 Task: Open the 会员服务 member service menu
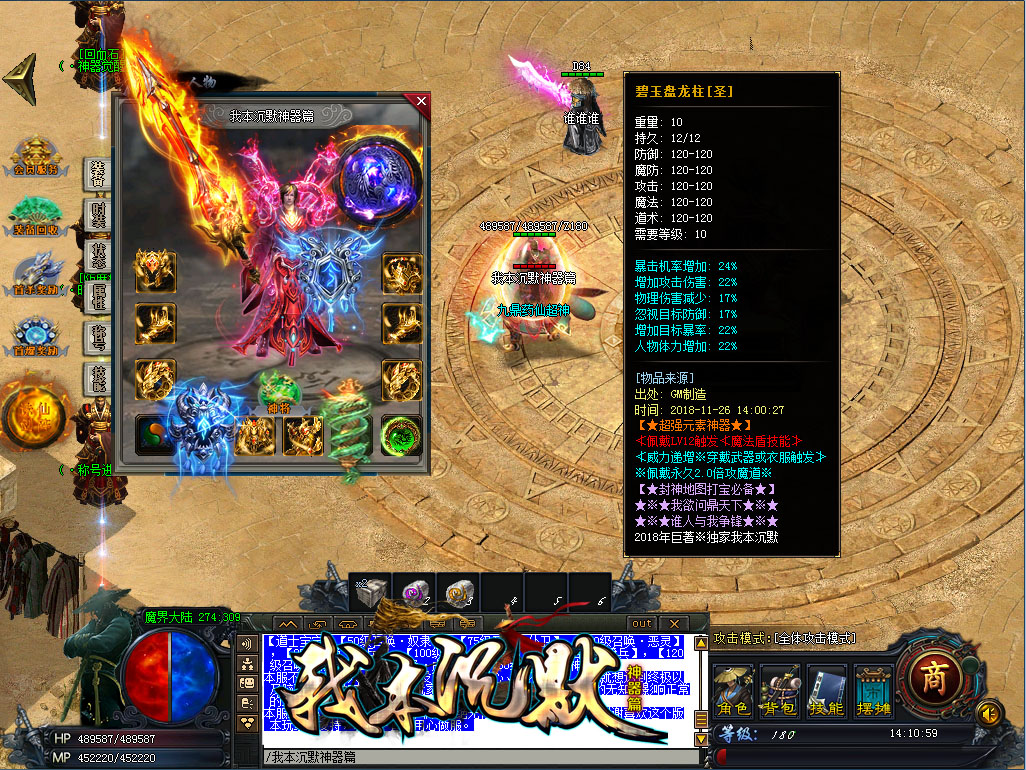(35, 160)
